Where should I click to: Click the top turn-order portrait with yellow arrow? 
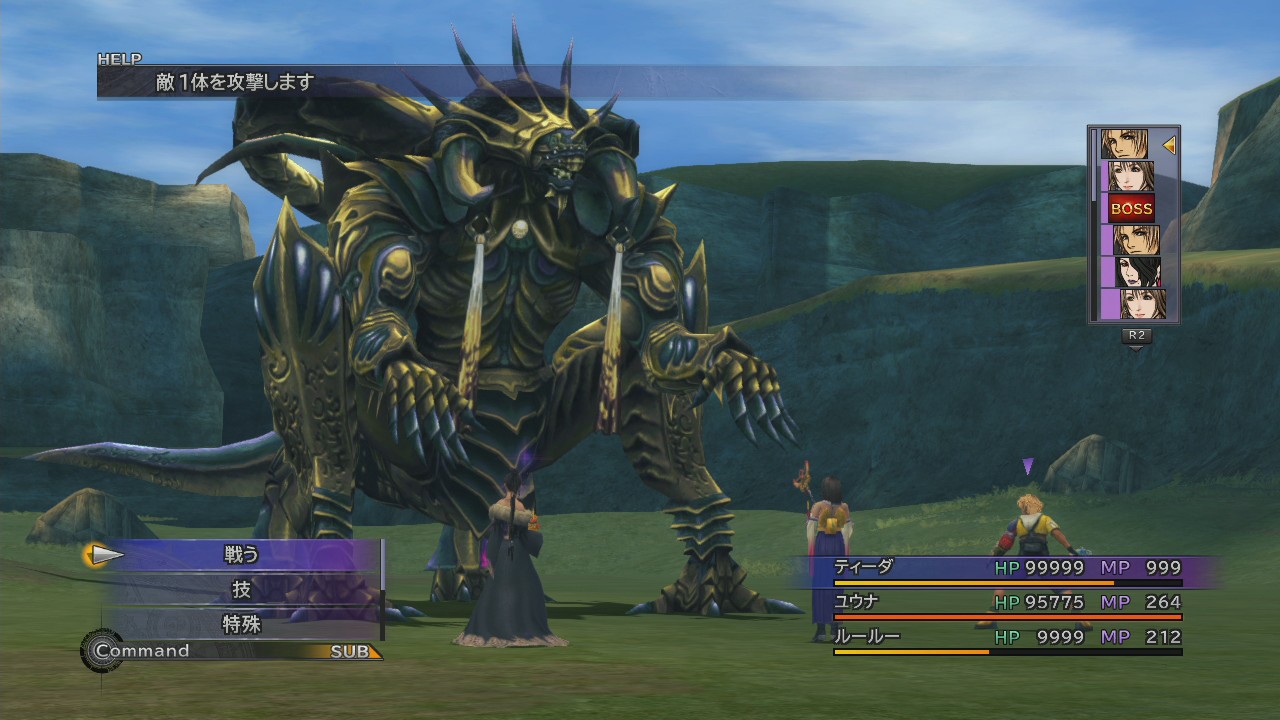coord(1126,145)
